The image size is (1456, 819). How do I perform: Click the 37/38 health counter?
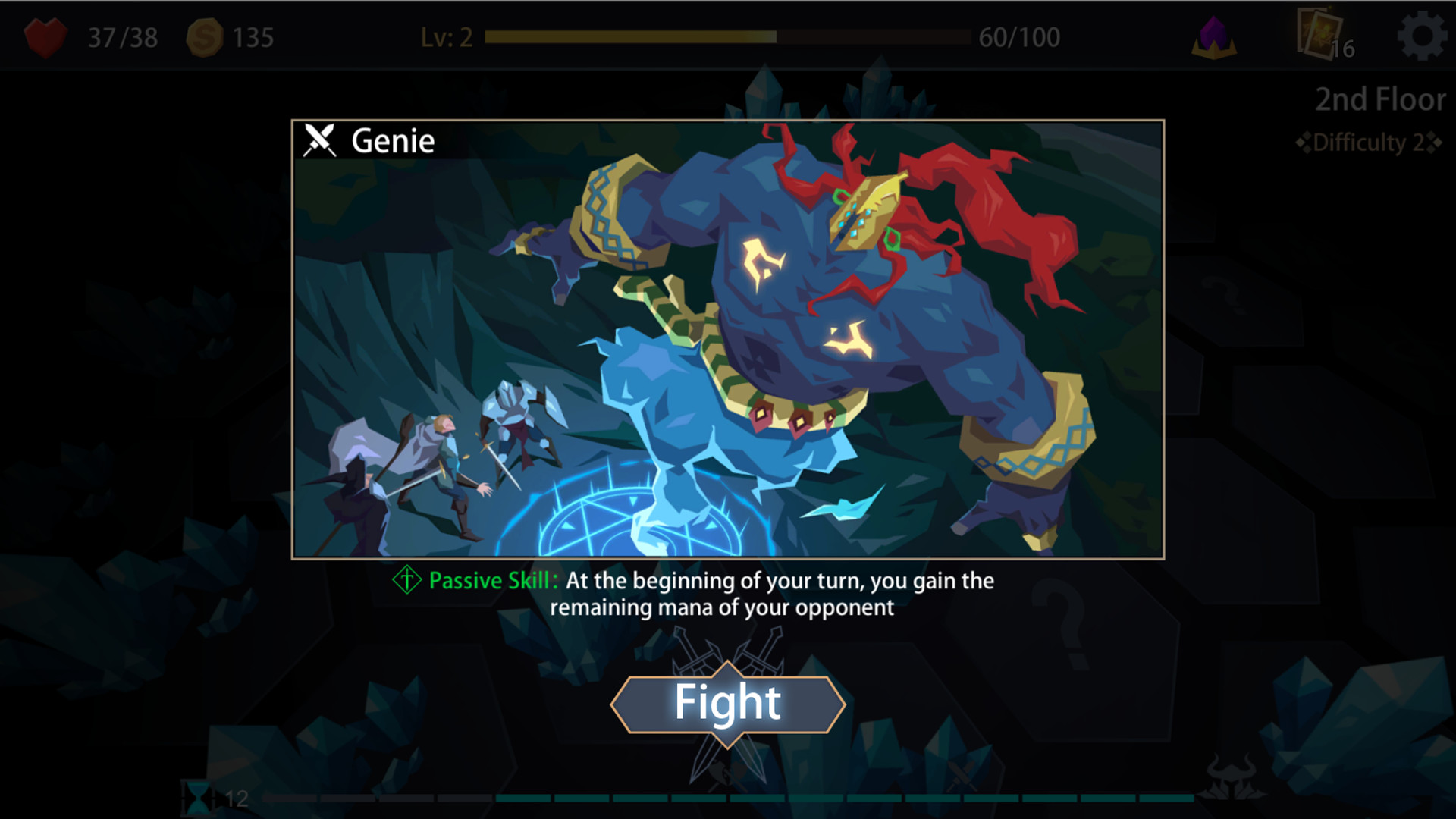click(121, 36)
